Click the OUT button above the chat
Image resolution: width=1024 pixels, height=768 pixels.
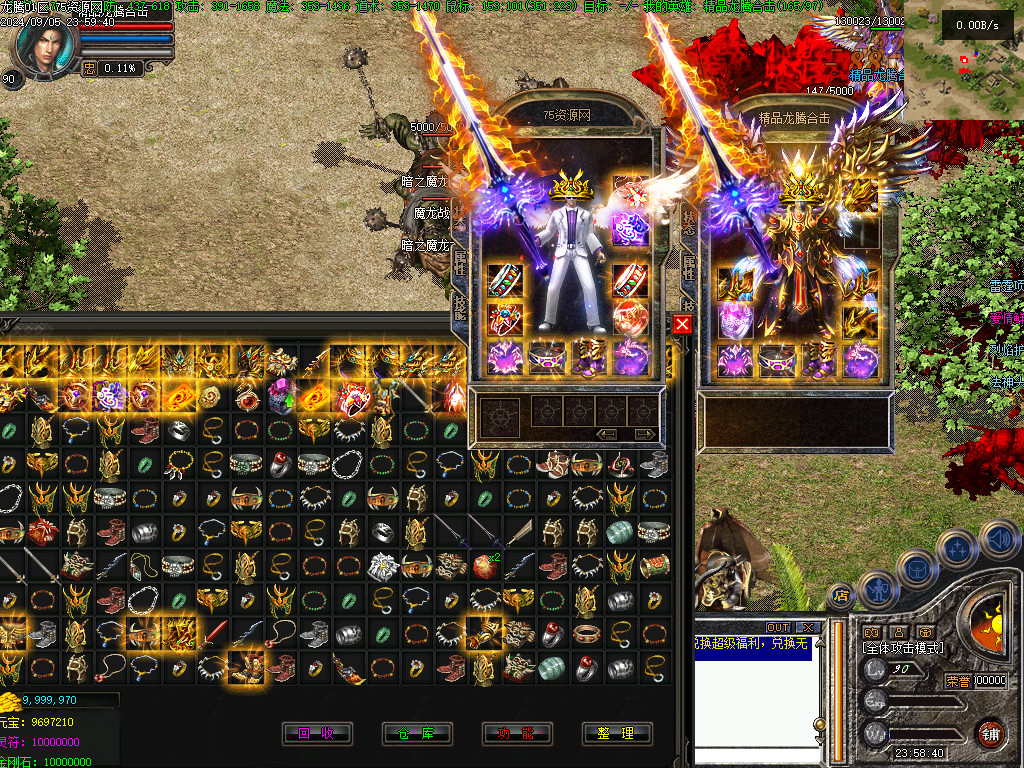coord(778,627)
